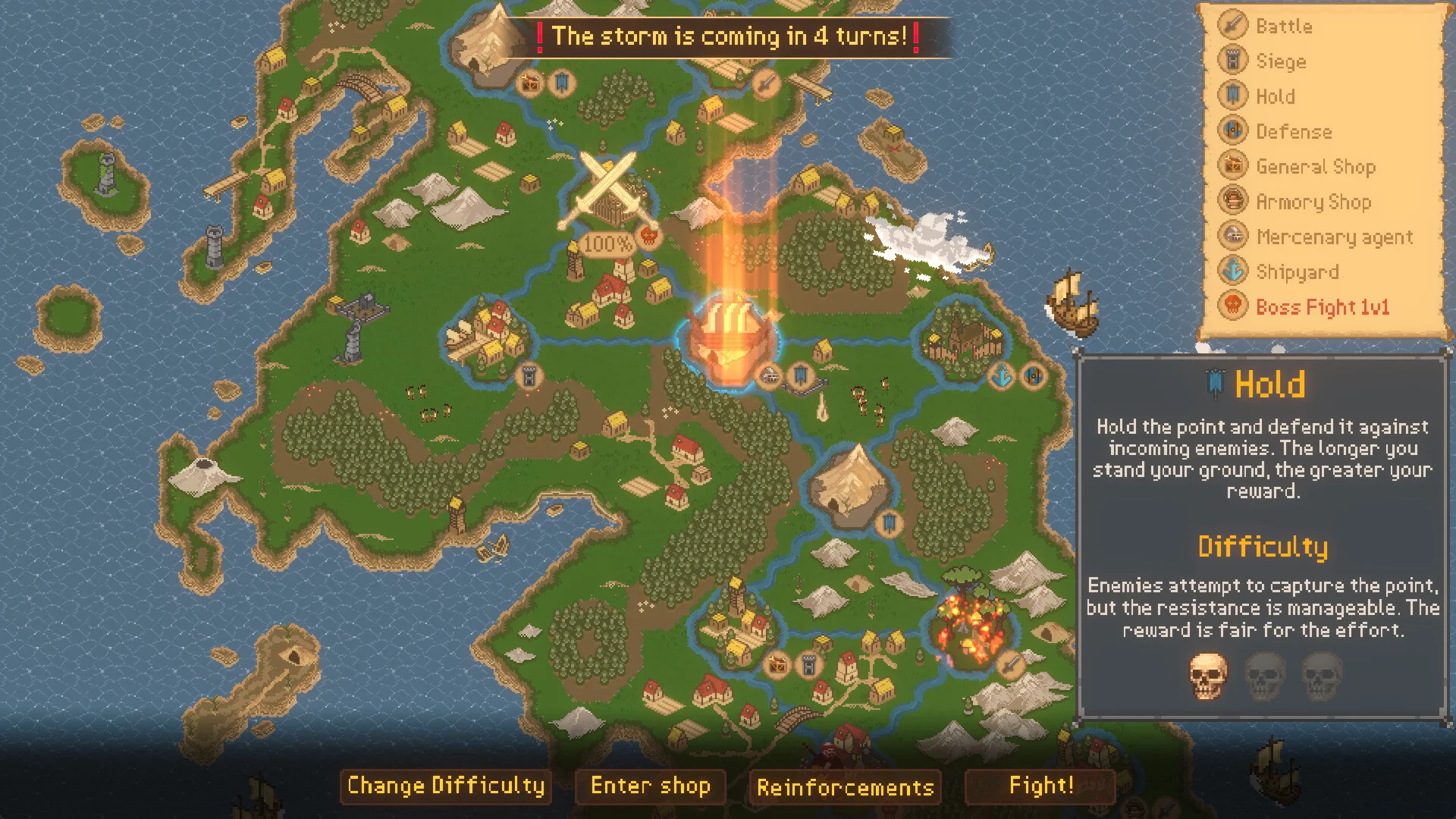The width and height of the screenshot is (1456, 819).
Task: Pick General Shop in the legend list
Action: point(1314,167)
